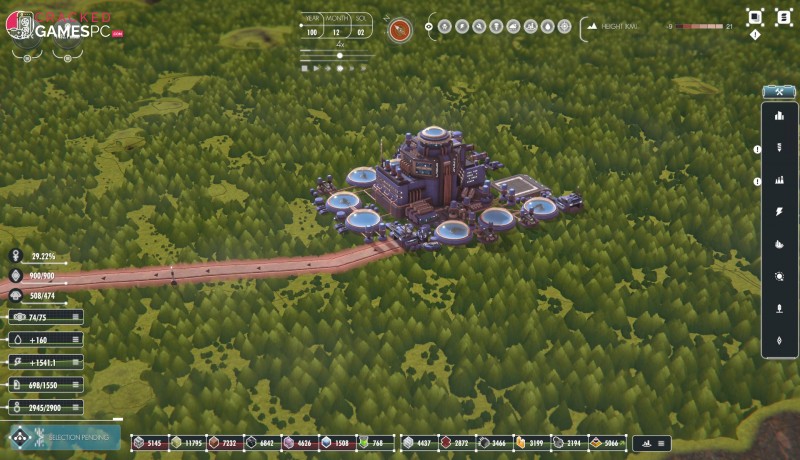Expand the 698/1550 resource panel

(76, 385)
